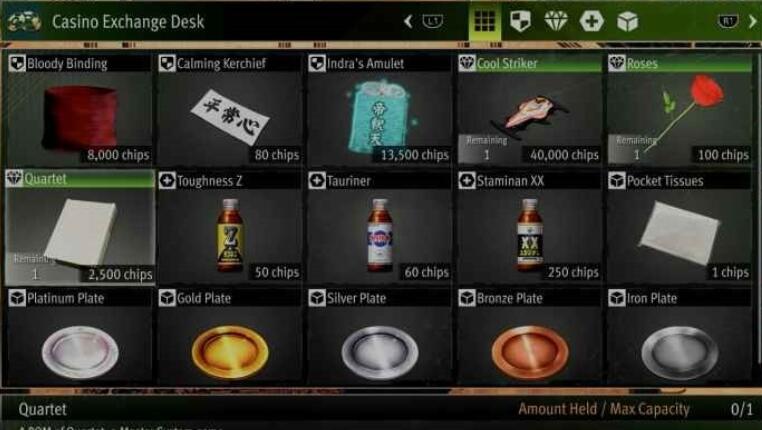Switch to the all-items grid tab
Image resolution: width=762 pixels, height=430 pixels.
coord(485,21)
